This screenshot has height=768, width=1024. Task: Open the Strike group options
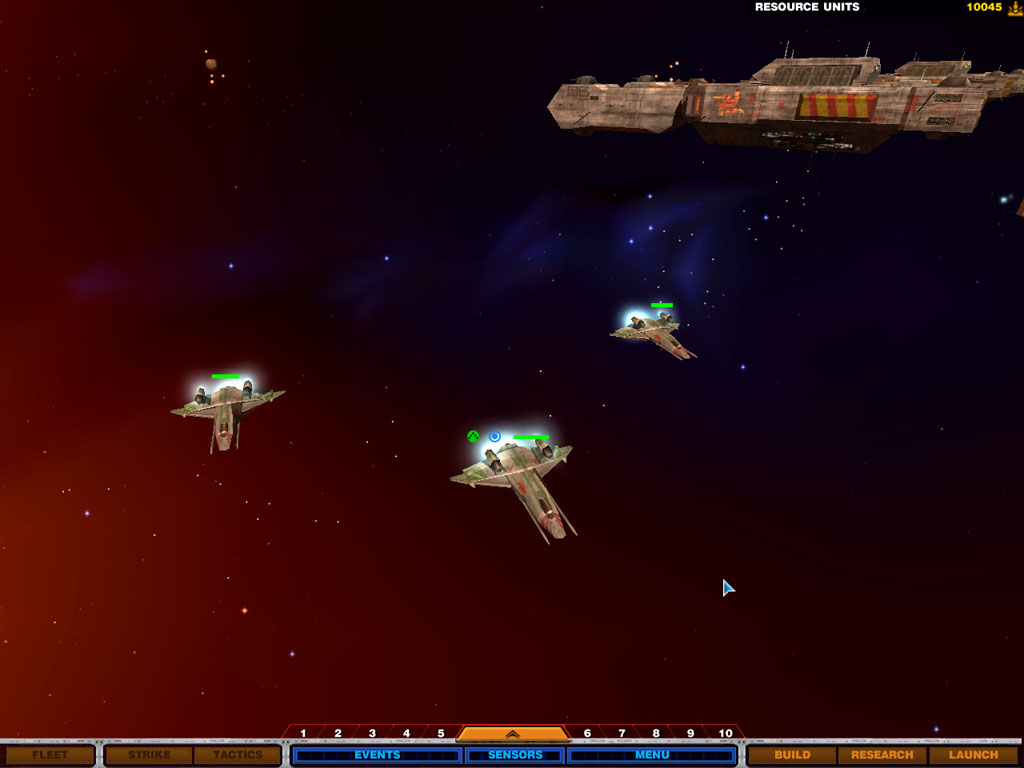tap(149, 755)
